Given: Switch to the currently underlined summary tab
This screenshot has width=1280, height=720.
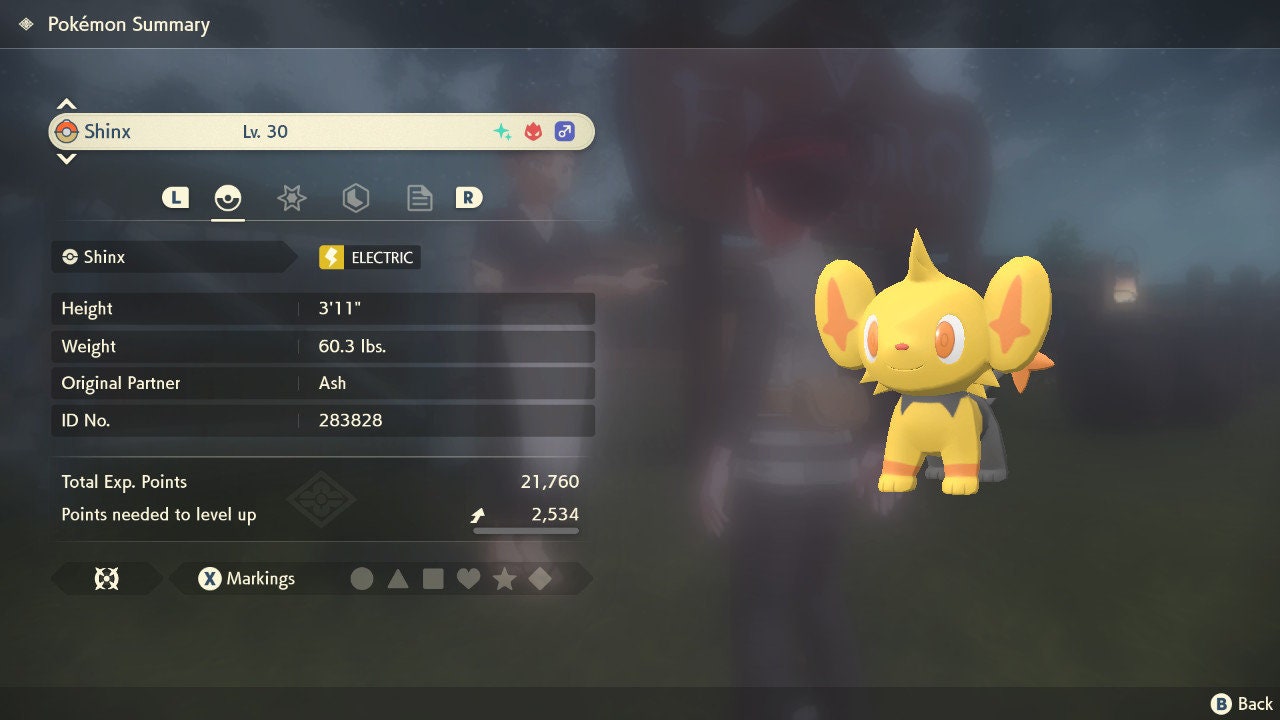Looking at the screenshot, I should pos(228,198).
